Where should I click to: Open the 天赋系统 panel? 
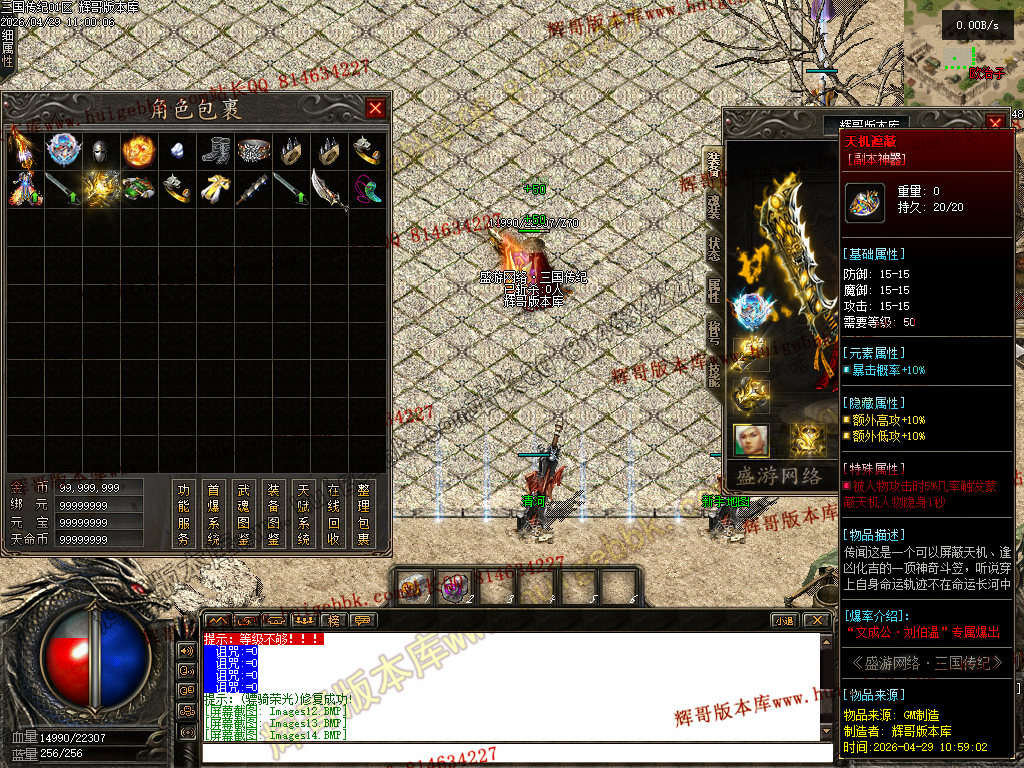[303, 514]
